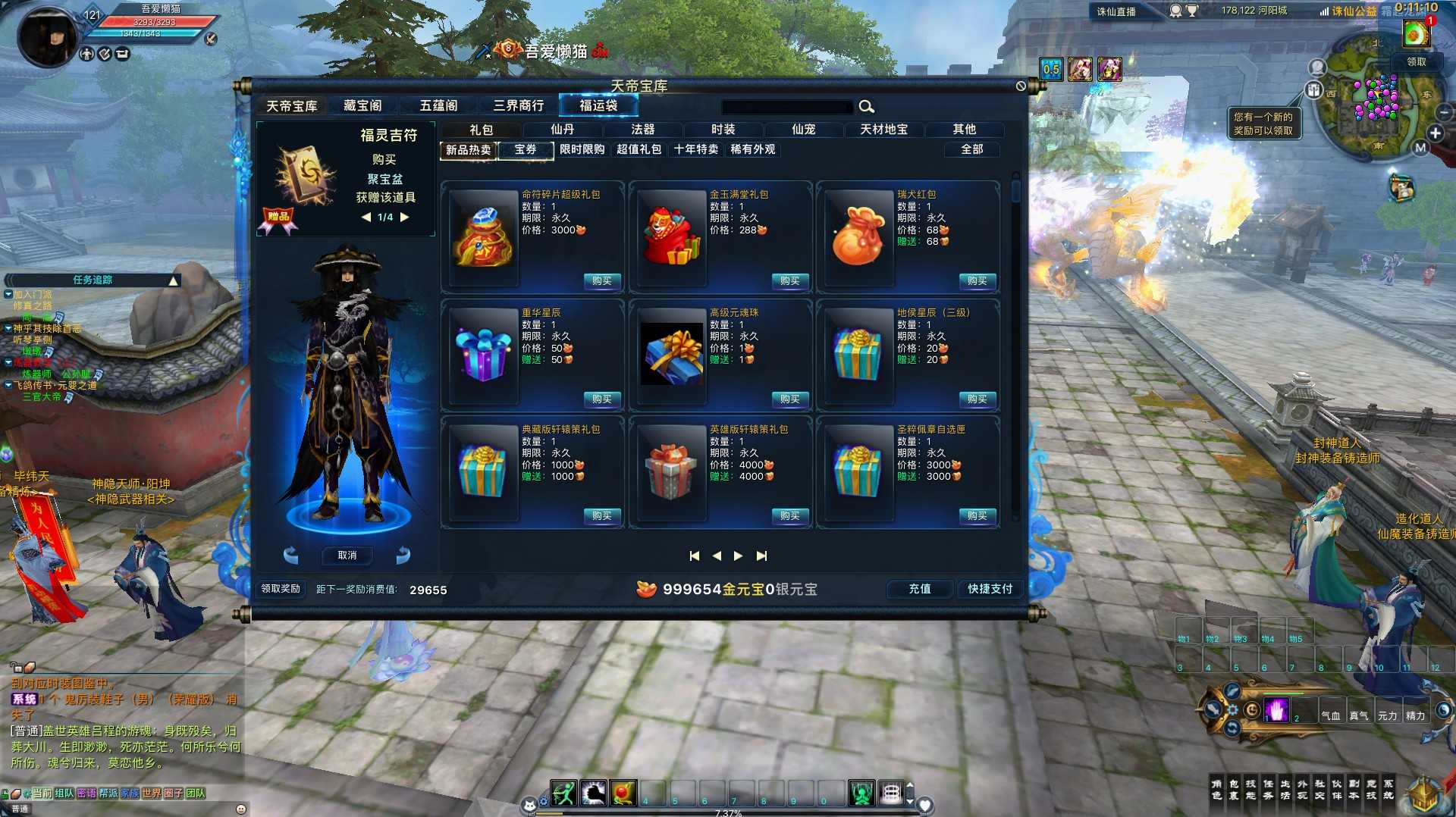The image size is (1456, 817).
Task: Switch to the 藏宝阁 tab
Action: tap(362, 105)
